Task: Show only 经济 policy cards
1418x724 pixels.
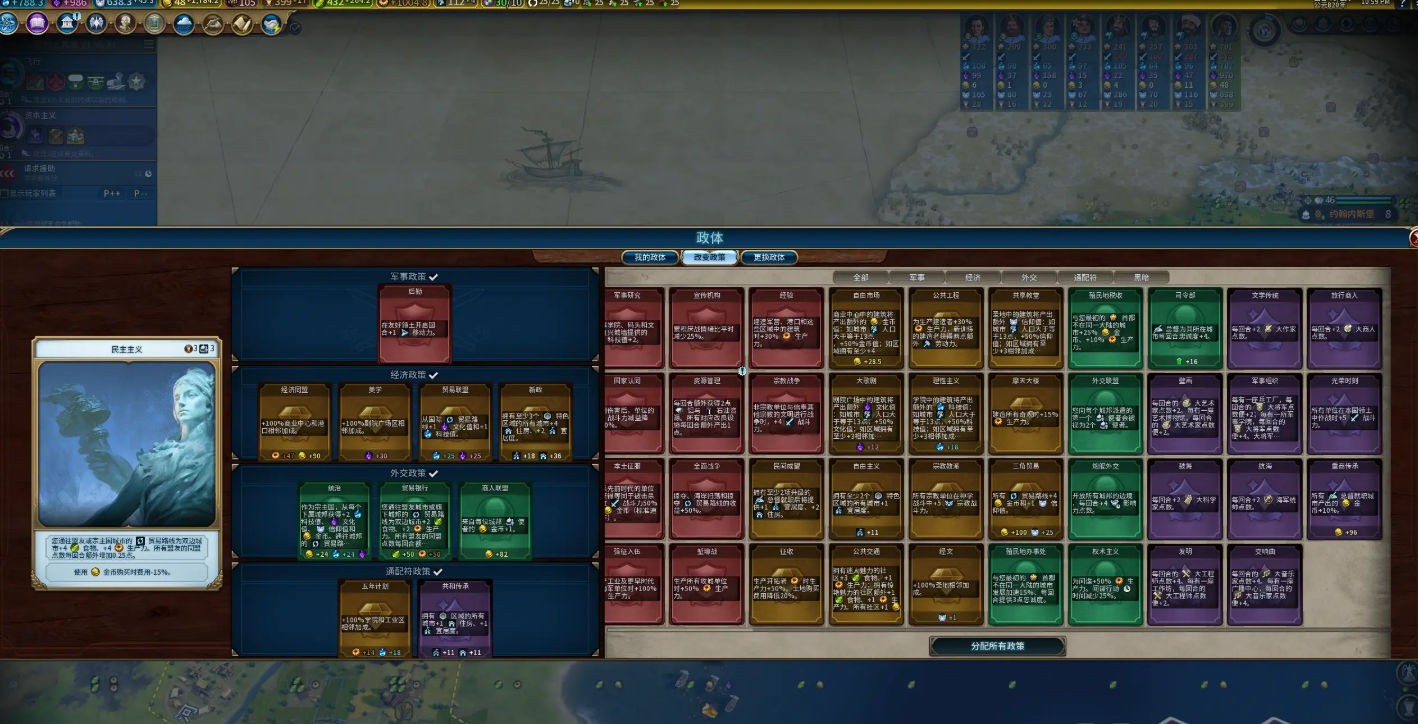Action: point(972,277)
